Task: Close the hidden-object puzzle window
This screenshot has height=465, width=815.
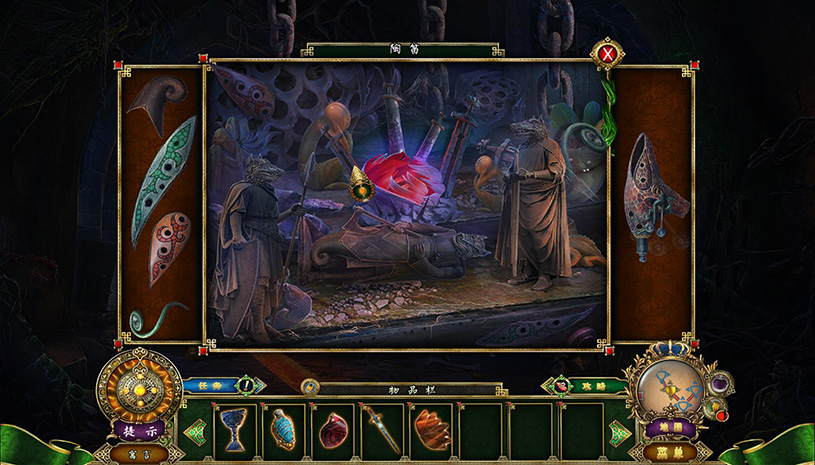Action: [607, 53]
